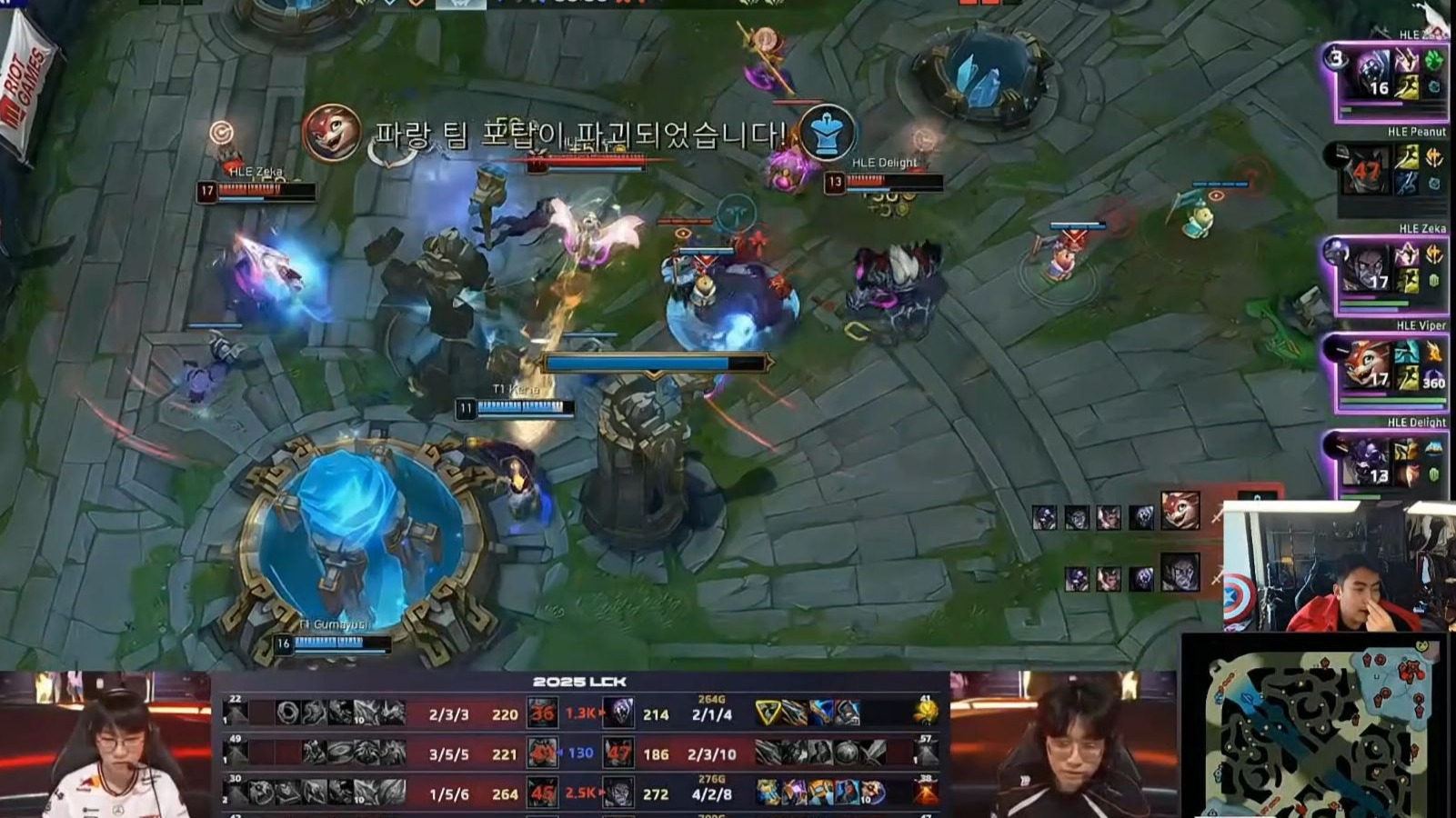Click the 2025 LCK scoreboard title

coord(579,682)
